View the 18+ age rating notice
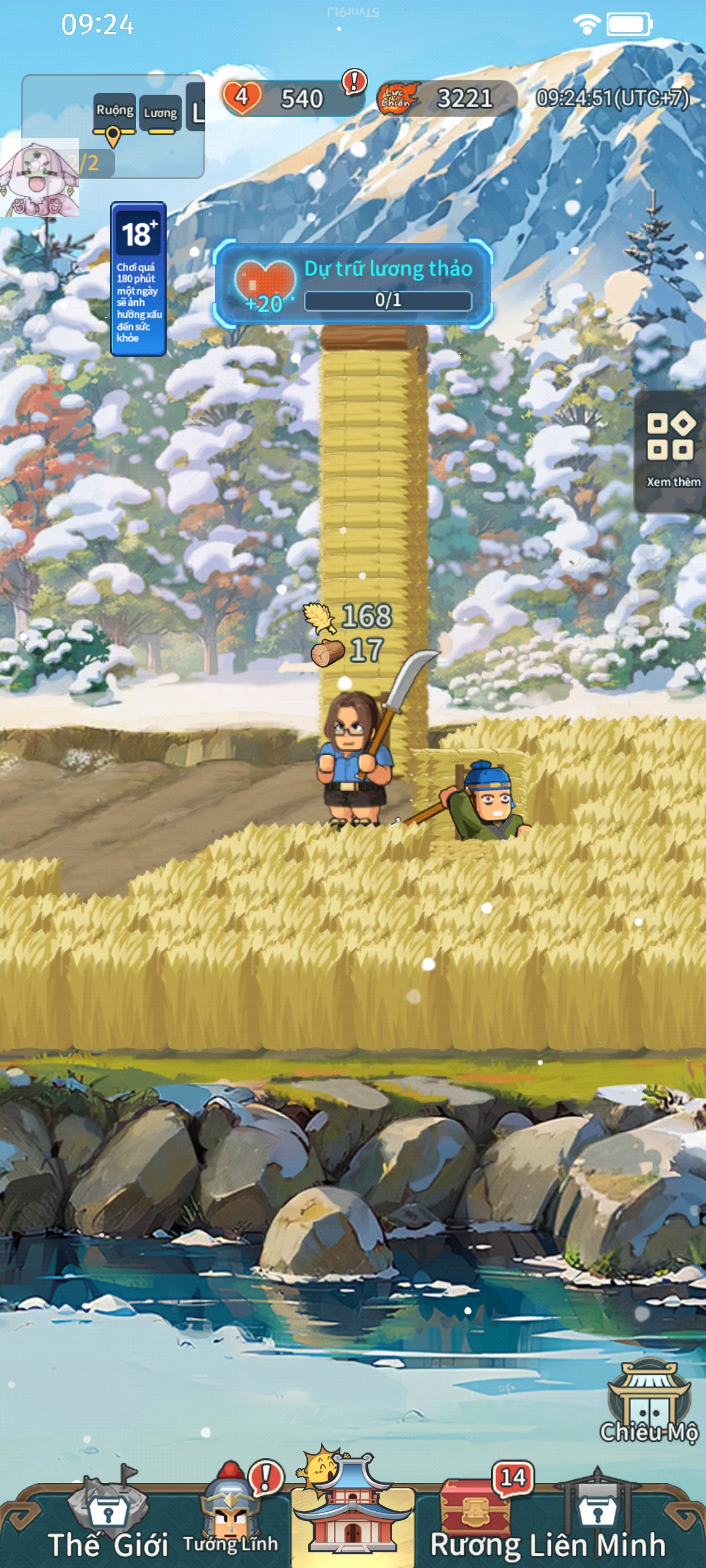The height and width of the screenshot is (1568, 706). click(138, 279)
